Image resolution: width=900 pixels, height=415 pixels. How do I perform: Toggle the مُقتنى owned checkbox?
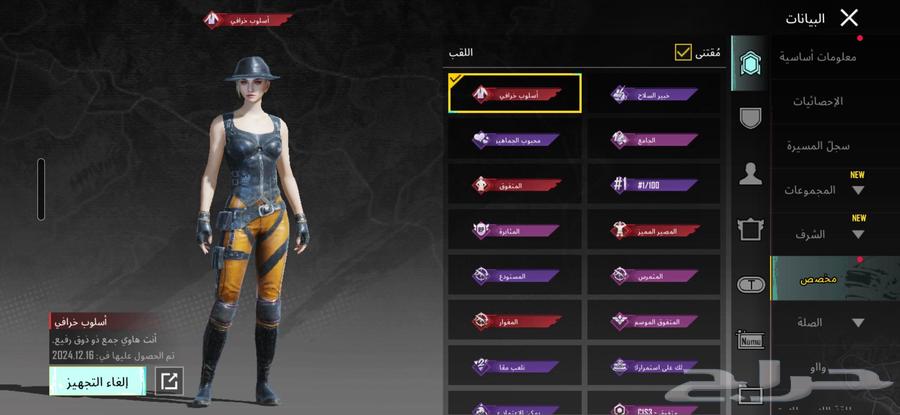pyautogui.click(x=684, y=52)
